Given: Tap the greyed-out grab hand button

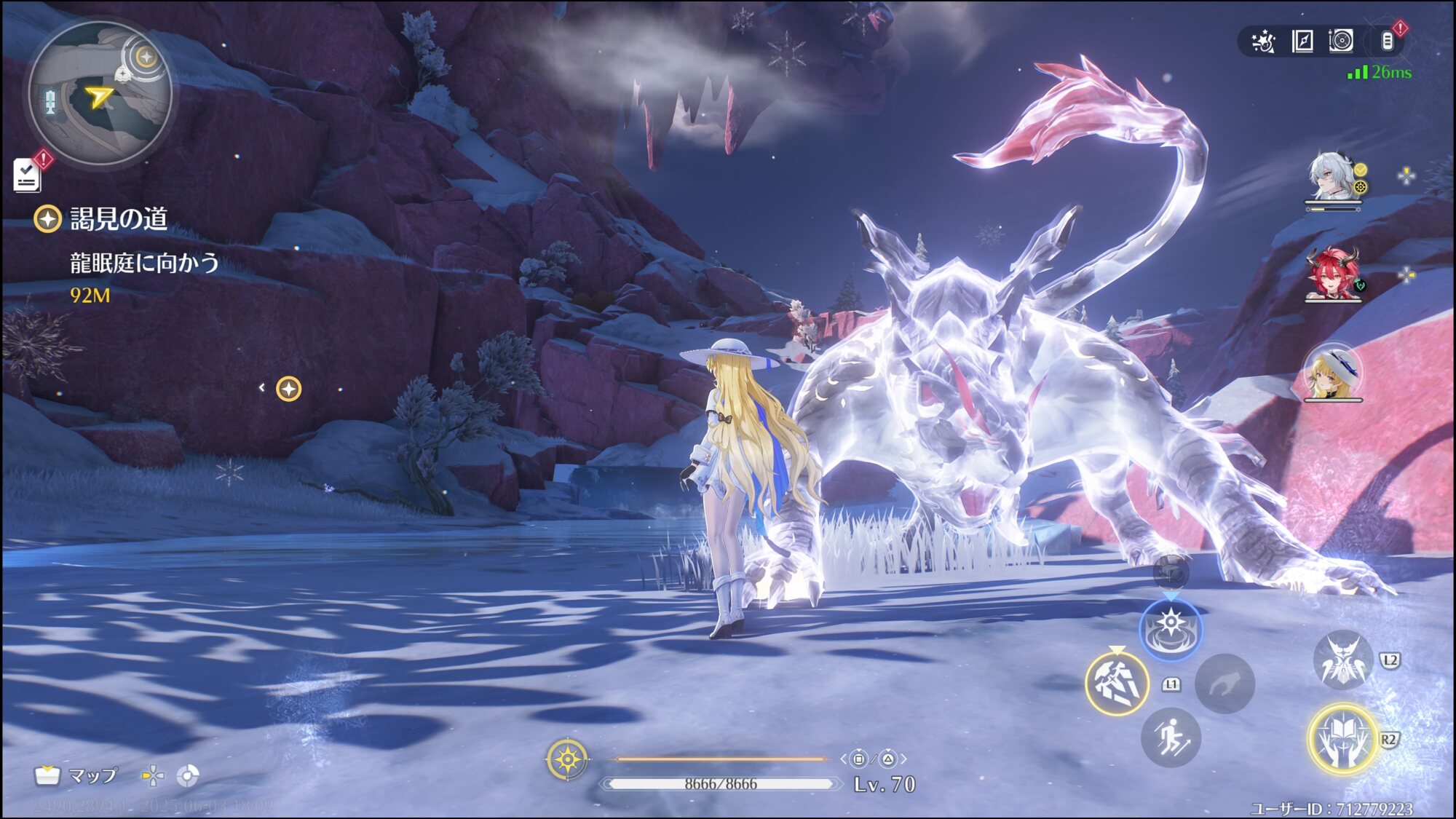Looking at the screenshot, I should (1224, 683).
